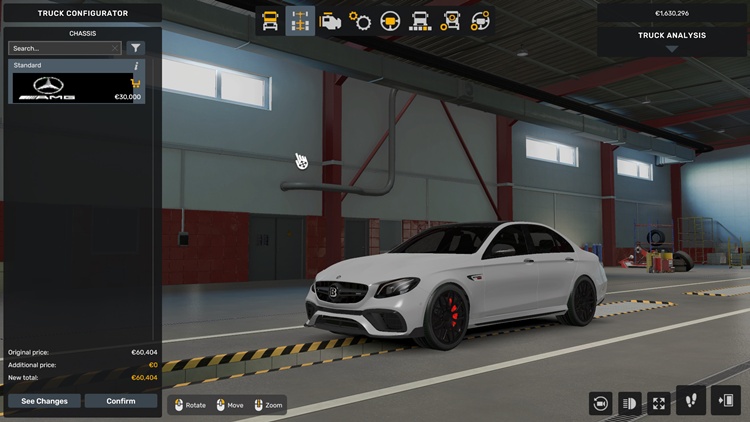This screenshot has height=422, width=750.
Task: Click the chassis Search field
Action: tap(60, 48)
